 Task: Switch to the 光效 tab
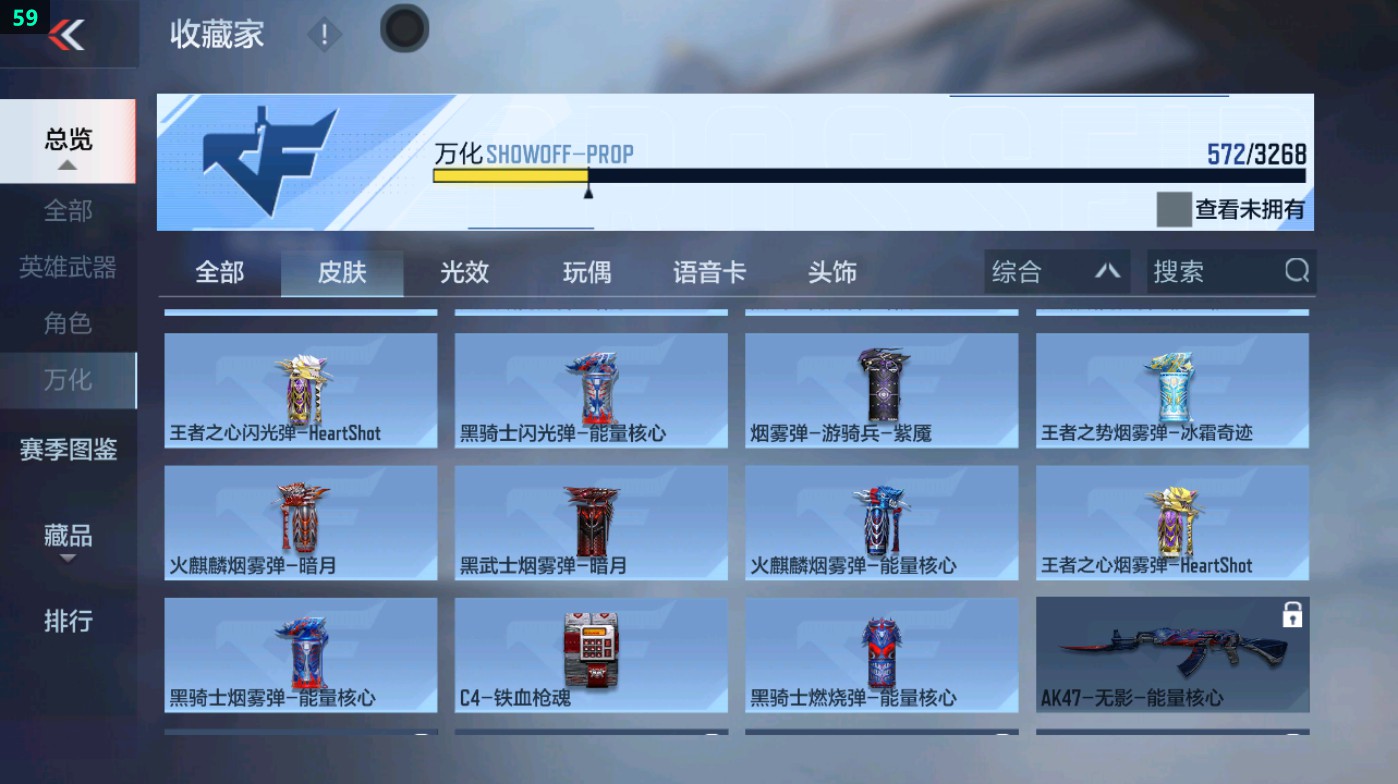click(x=463, y=271)
